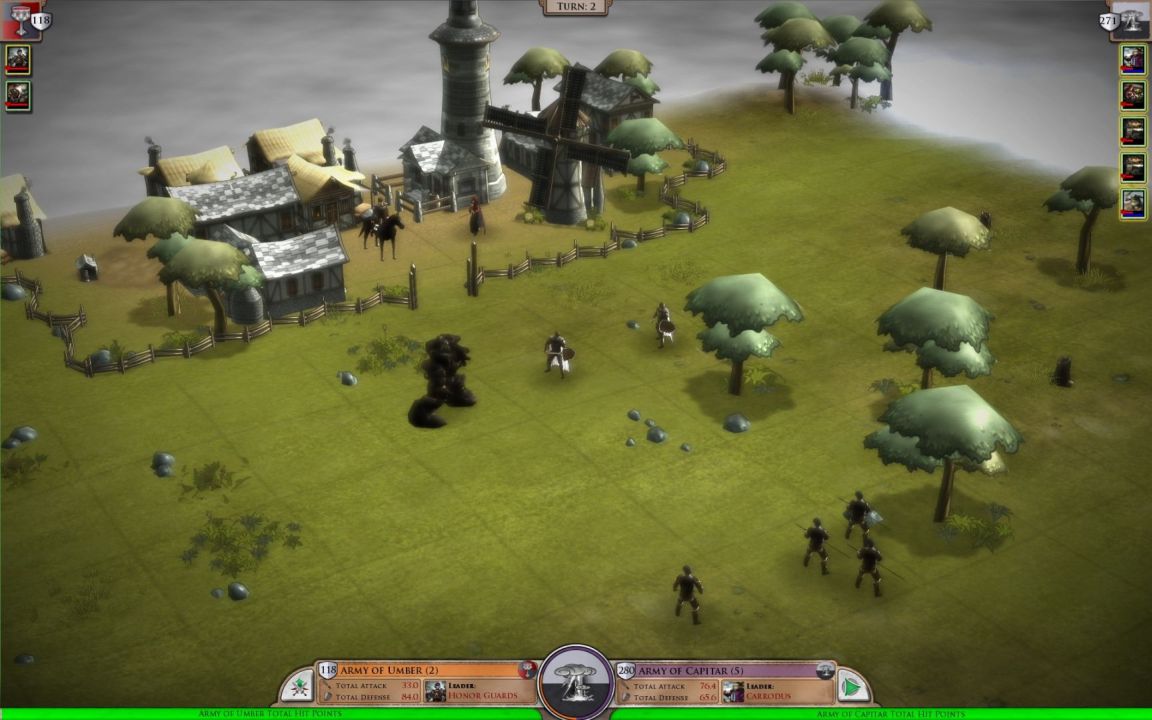Click the Umber chalice crest
The width and height of the screenshot is (1152, 720).
click(x=19, y=19)
